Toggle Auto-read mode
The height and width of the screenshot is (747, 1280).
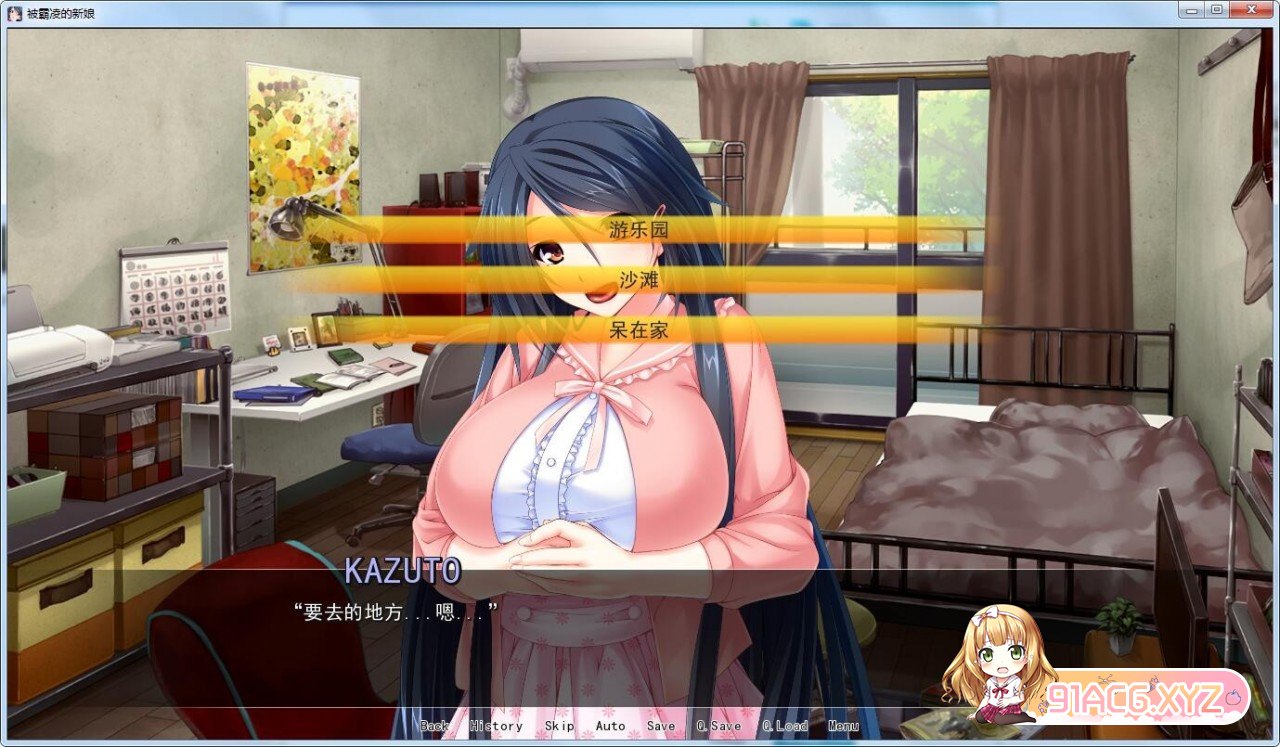point(610,725)
